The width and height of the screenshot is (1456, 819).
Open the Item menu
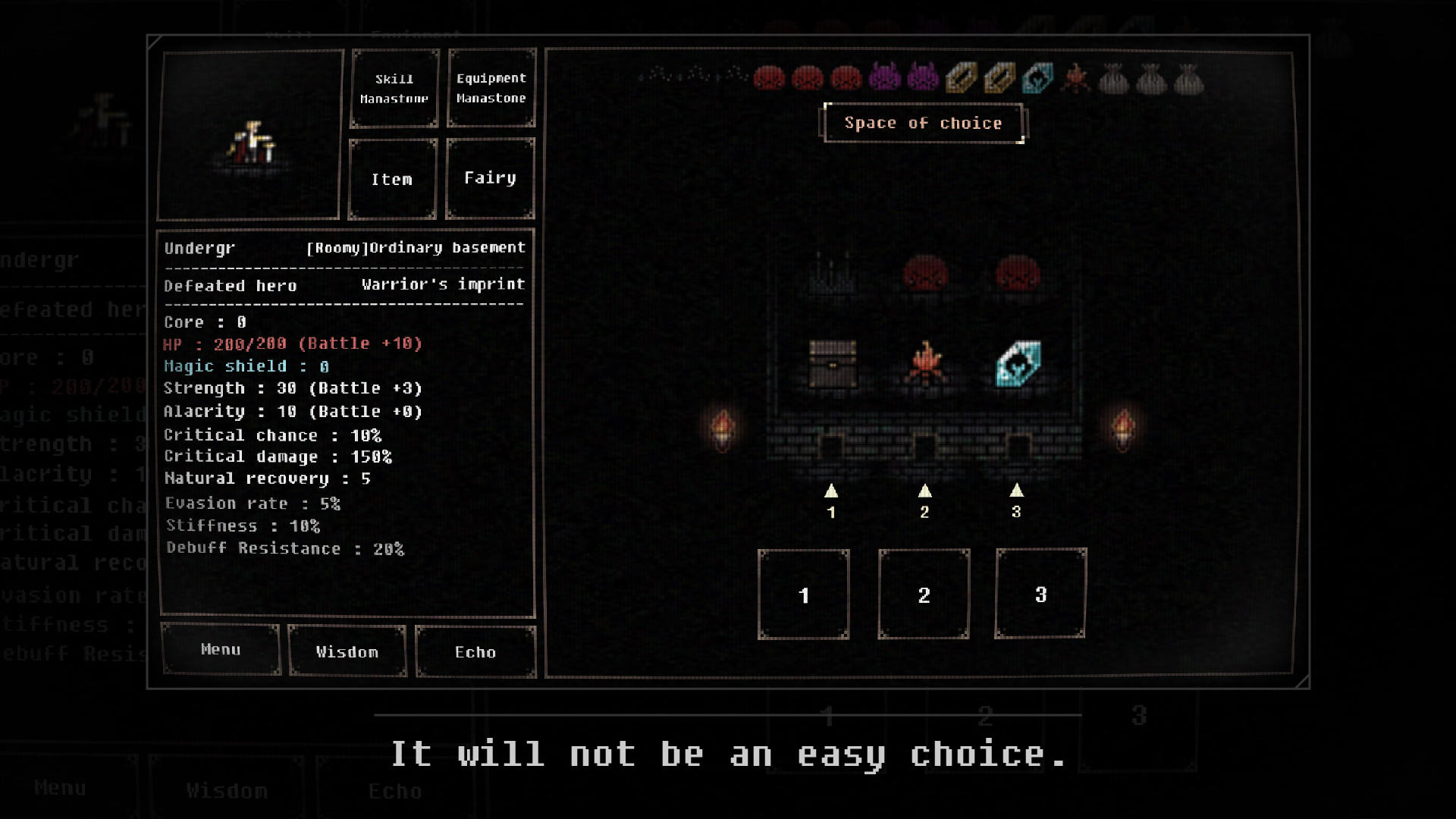coord(392,179)
